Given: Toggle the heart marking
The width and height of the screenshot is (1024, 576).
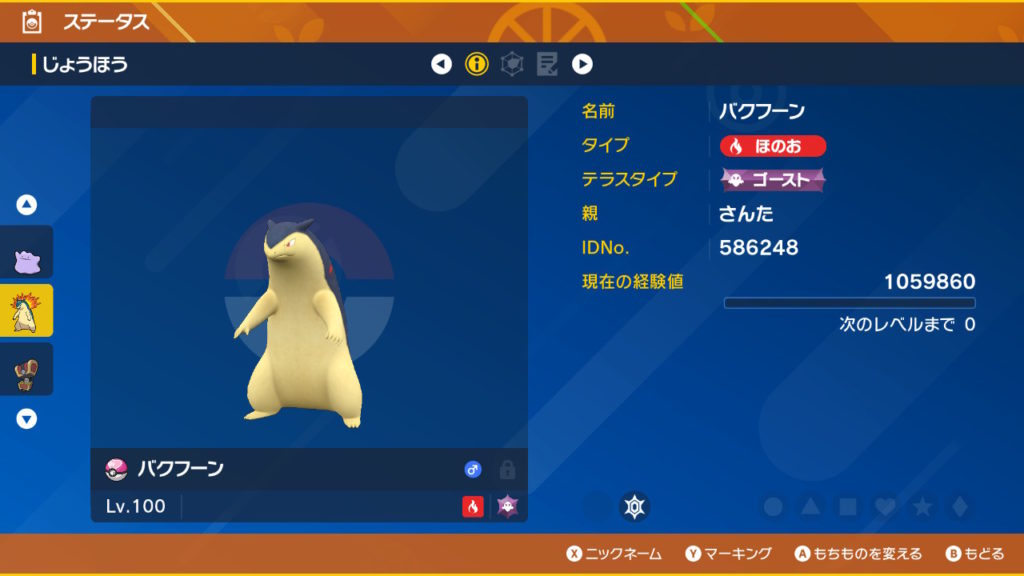Looking at the screenshot, I should tap(885, 507).
